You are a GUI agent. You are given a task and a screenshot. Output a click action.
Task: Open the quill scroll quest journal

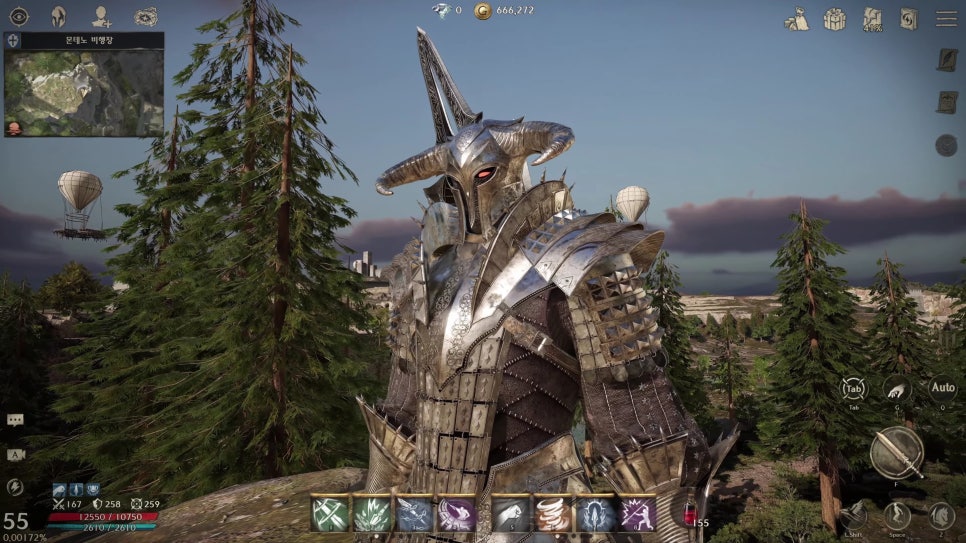946,59
